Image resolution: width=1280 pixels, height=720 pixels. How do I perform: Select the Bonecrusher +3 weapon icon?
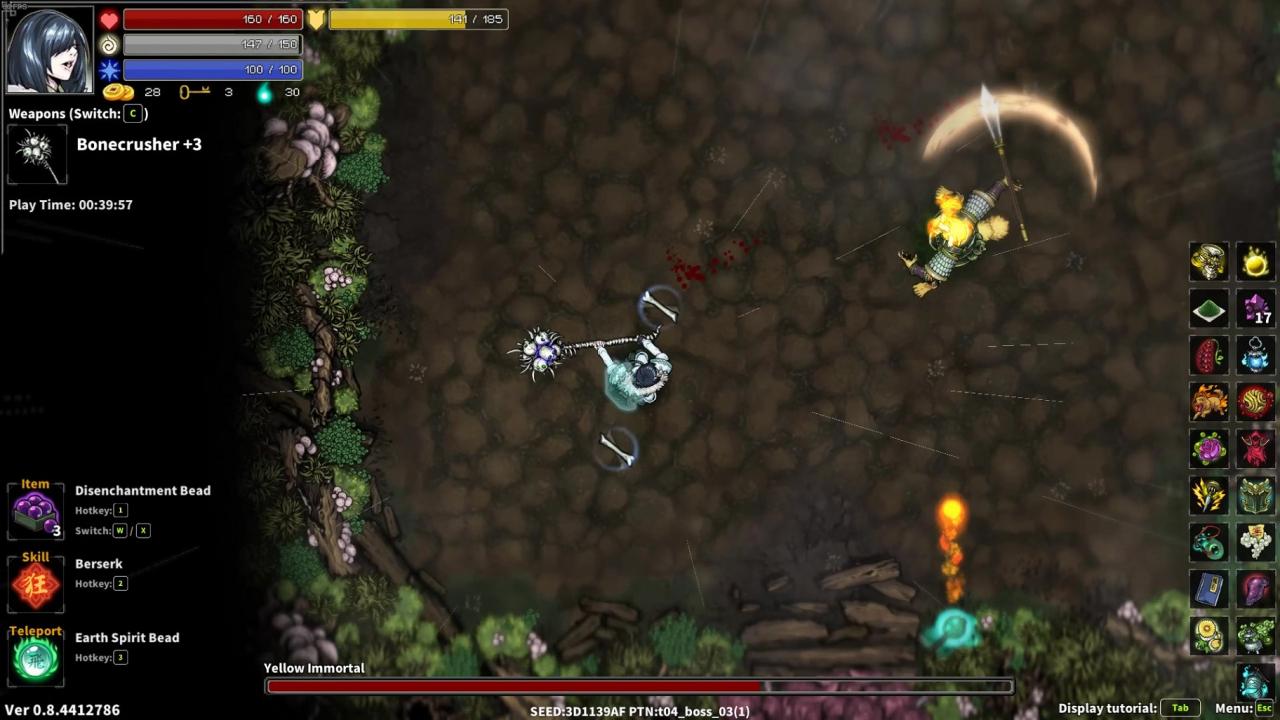(37, 155)
